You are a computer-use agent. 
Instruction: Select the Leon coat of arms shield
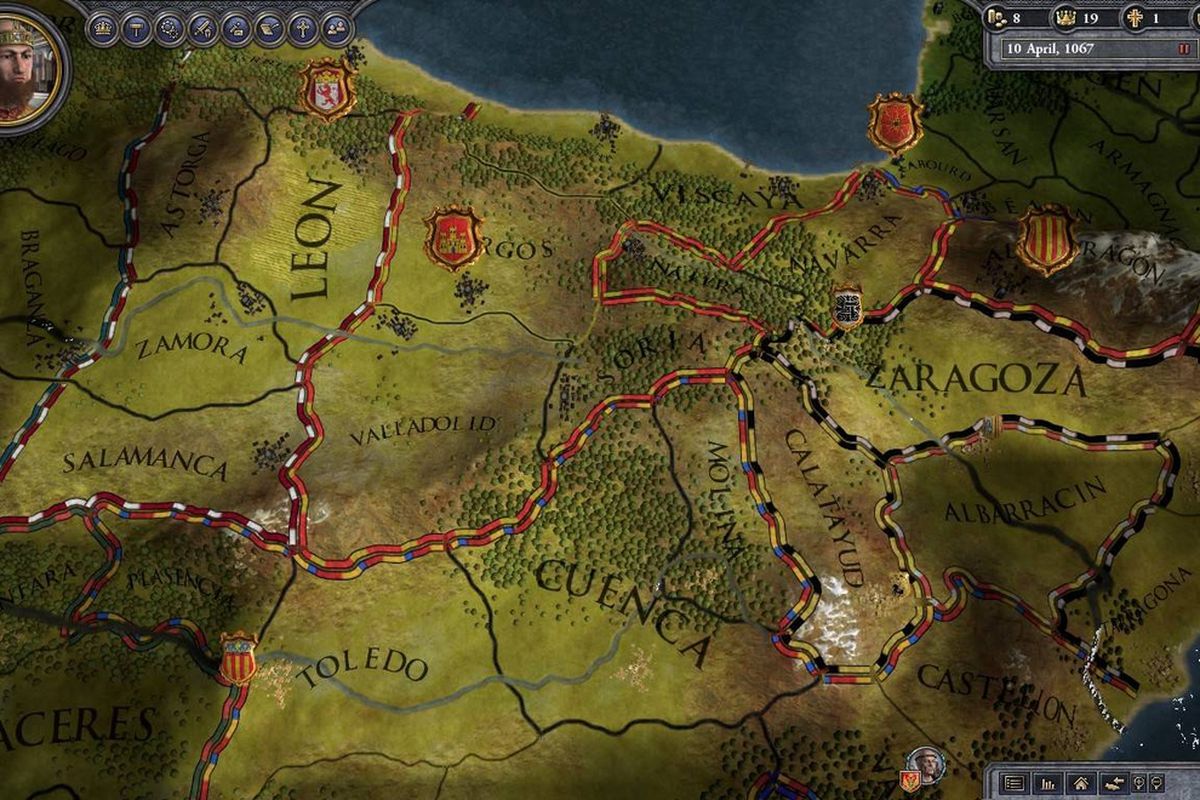(327, 90)
